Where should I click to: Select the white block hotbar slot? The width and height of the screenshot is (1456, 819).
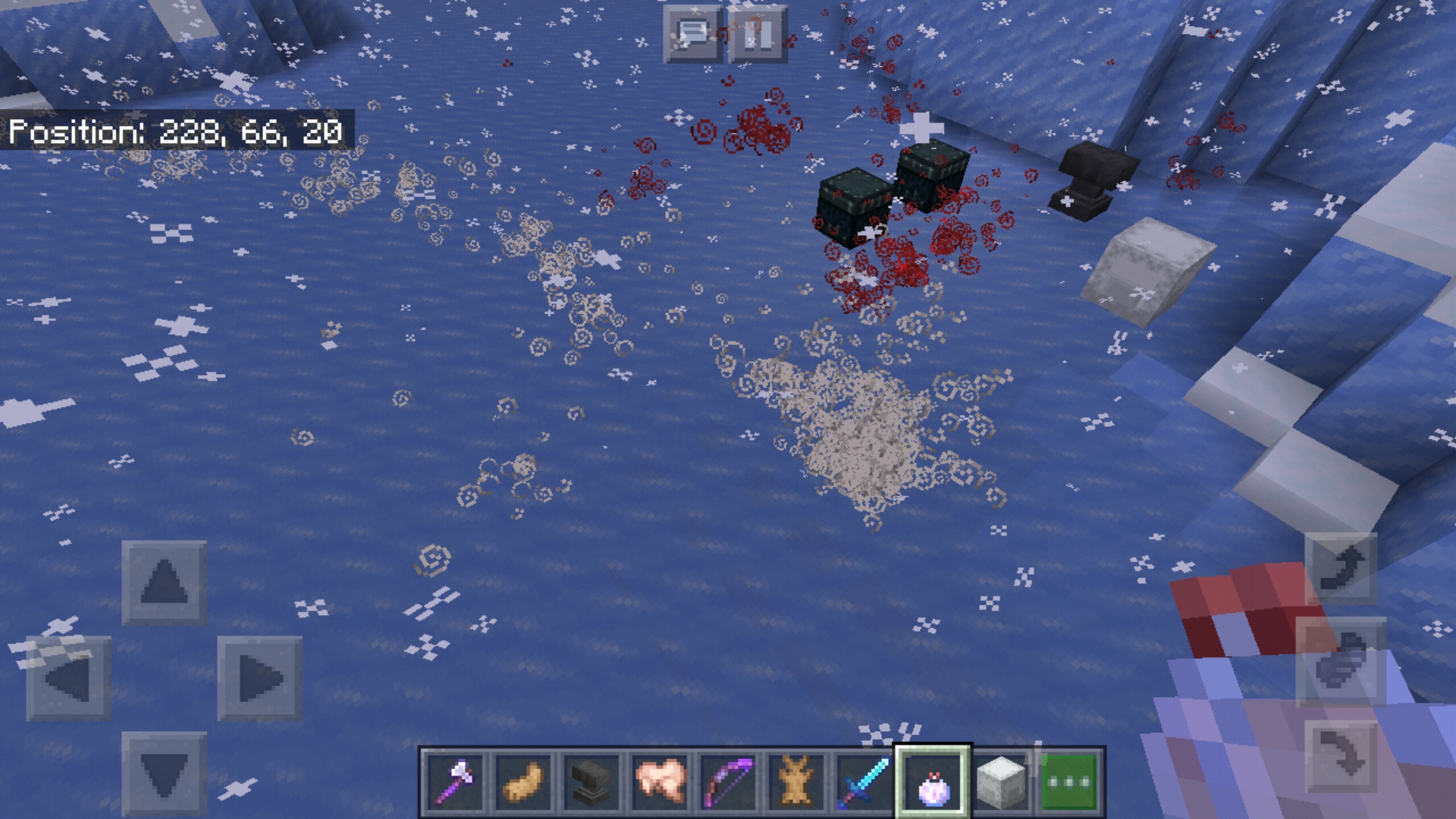(x=1001, y=782)
